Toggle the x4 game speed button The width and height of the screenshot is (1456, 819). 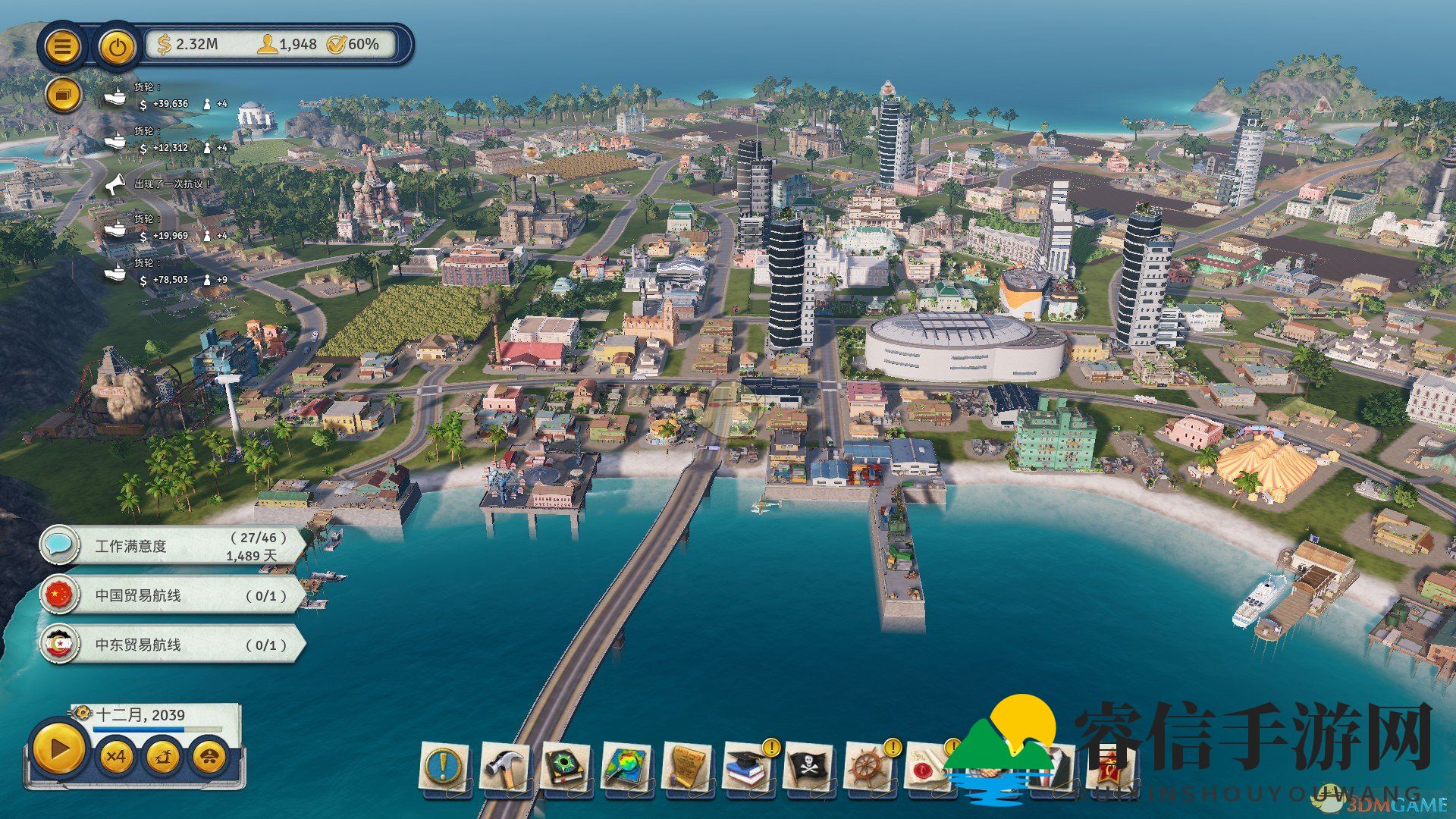[116, 757]
